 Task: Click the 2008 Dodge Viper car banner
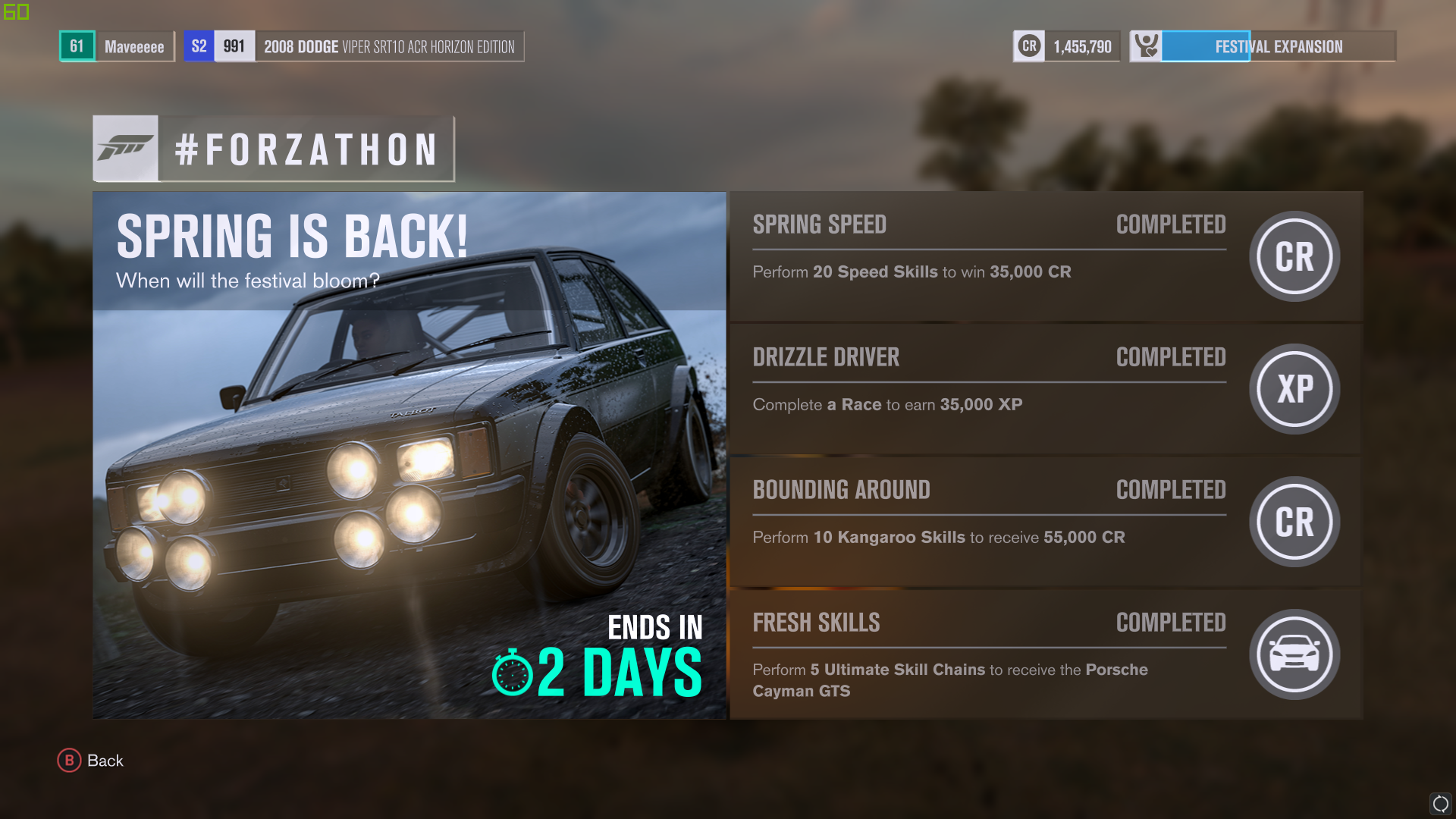point(354,46)
